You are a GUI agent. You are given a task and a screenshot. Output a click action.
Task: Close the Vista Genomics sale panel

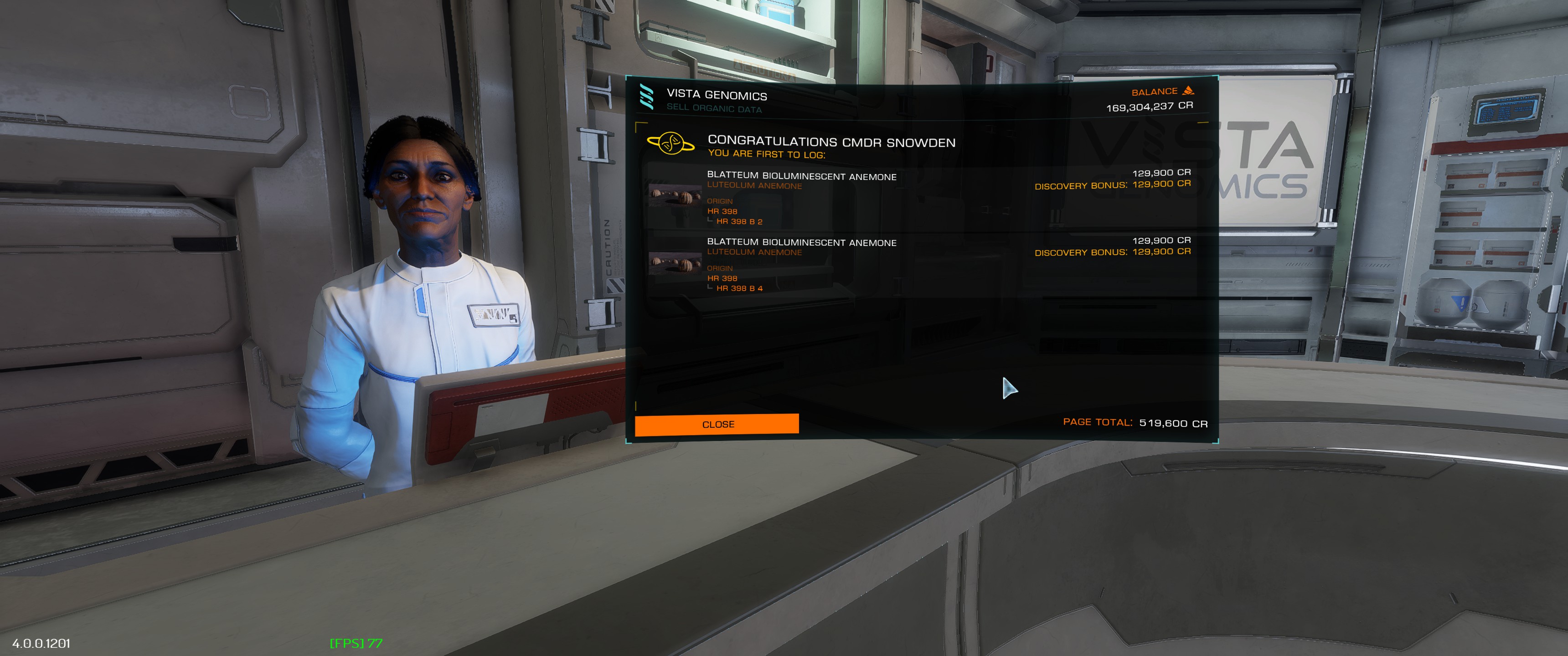(717, 424)
